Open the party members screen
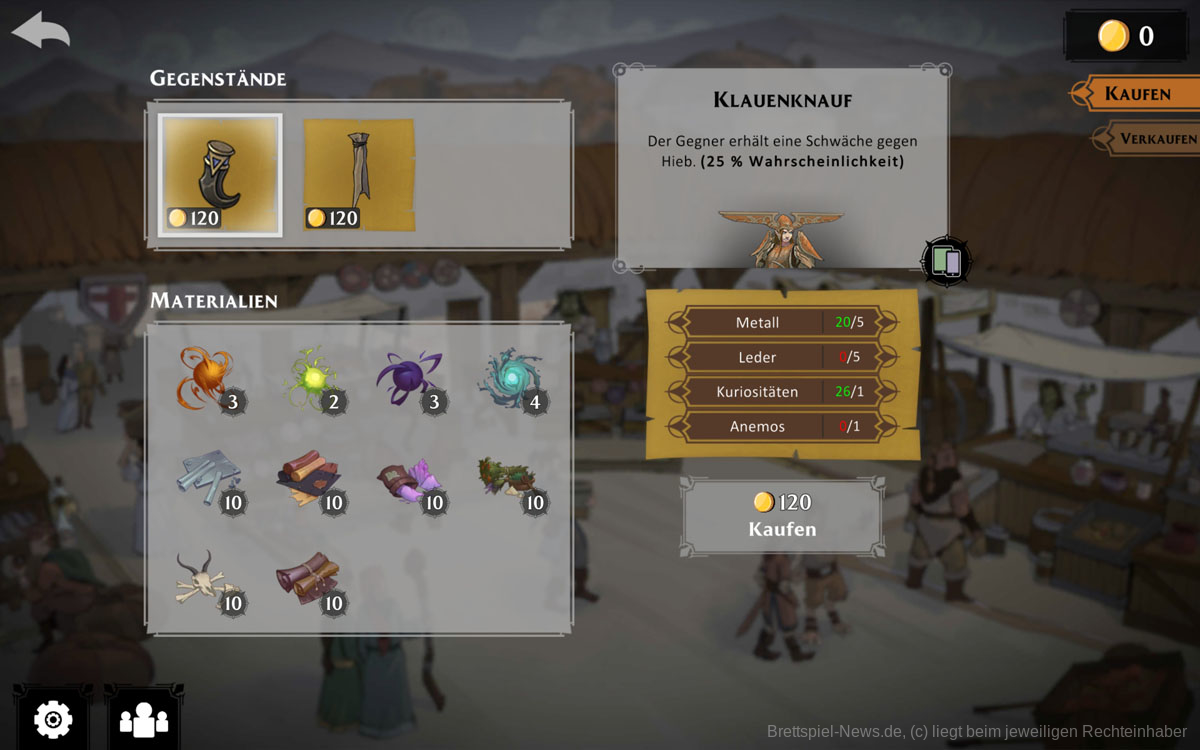This screenshot has height=750, width=1200. (144, 718)
